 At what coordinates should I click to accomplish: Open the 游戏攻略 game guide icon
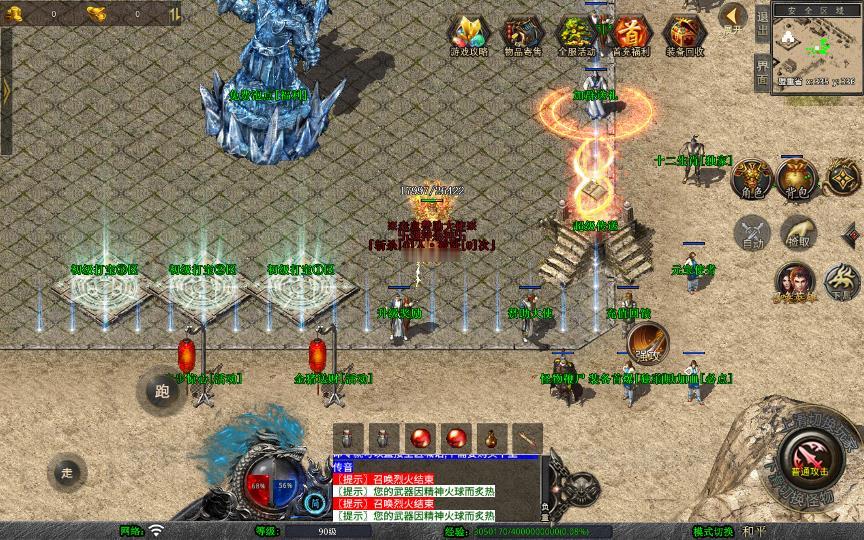468,36
